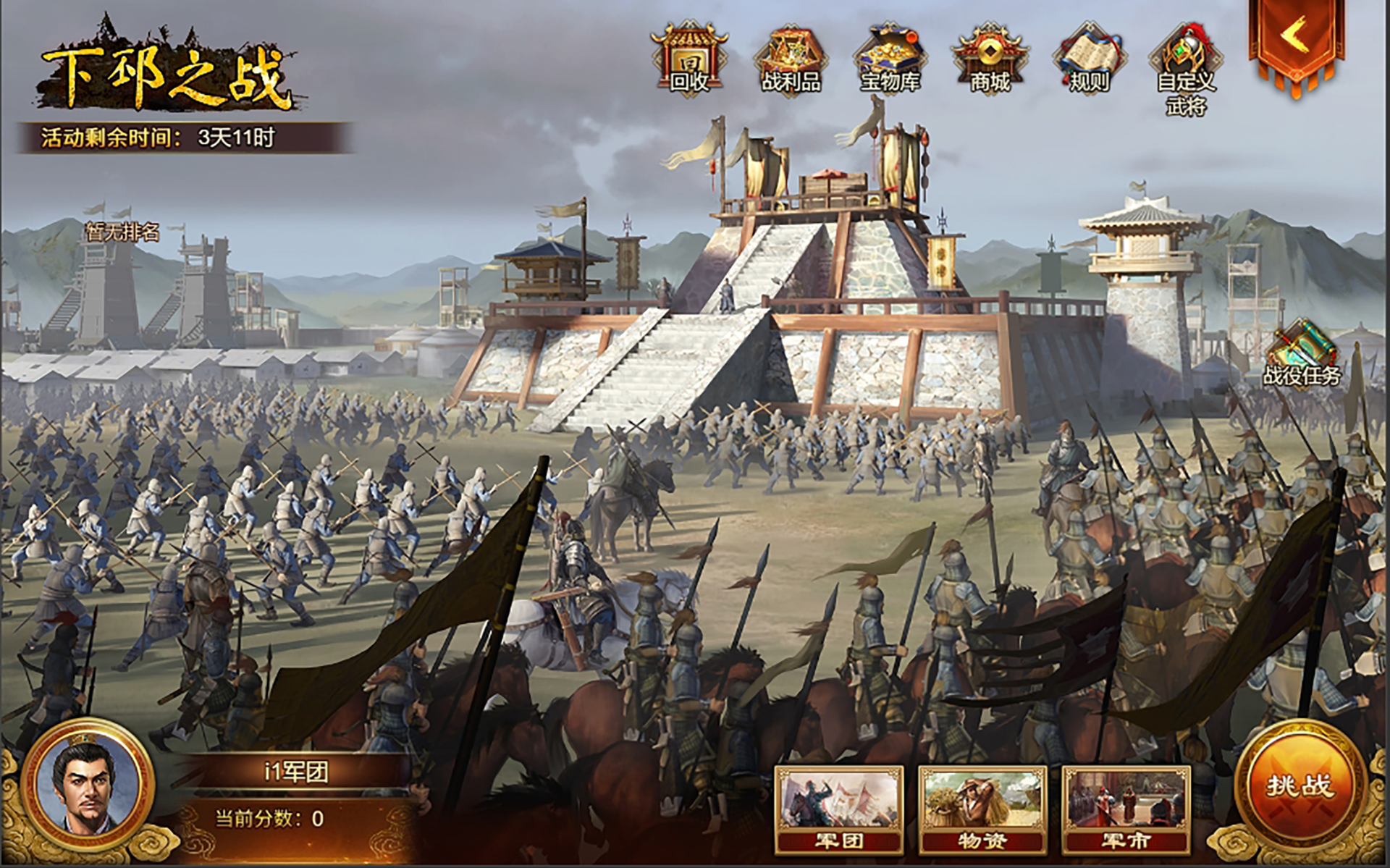Open the 战役任务 campaign missions scroll
The height and width of the screenshot is (868, 1390).
point(1302,355)
